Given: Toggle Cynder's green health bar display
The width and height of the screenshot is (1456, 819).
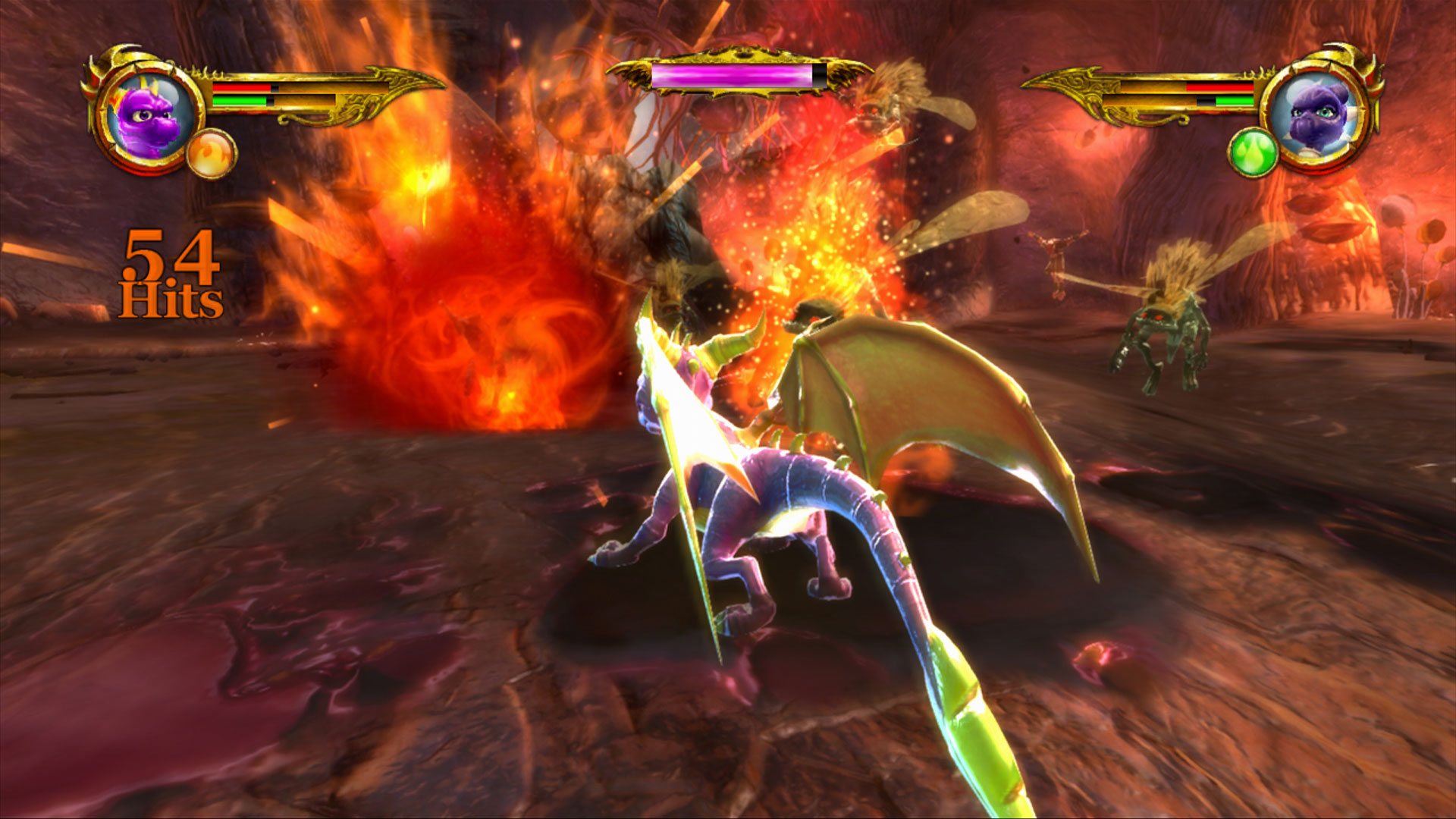Looking at the screenshot, I should [1235, 101].
